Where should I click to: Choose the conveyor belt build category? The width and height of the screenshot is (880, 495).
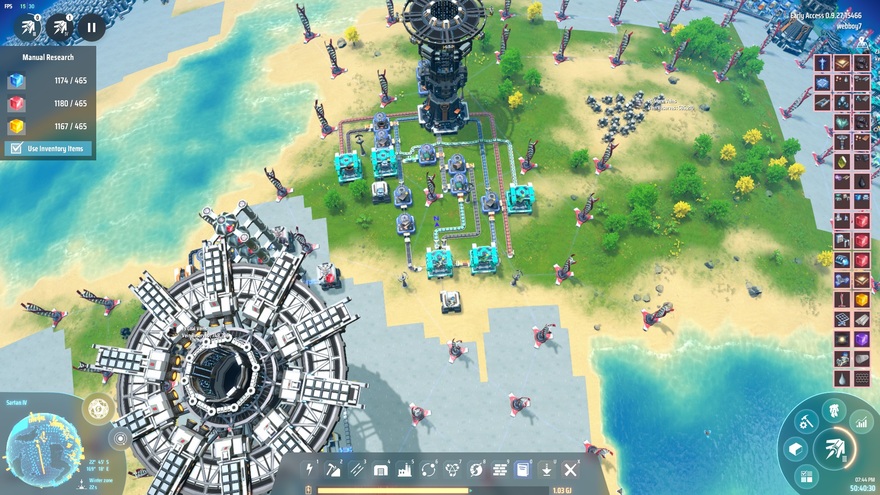pos(357,469)
